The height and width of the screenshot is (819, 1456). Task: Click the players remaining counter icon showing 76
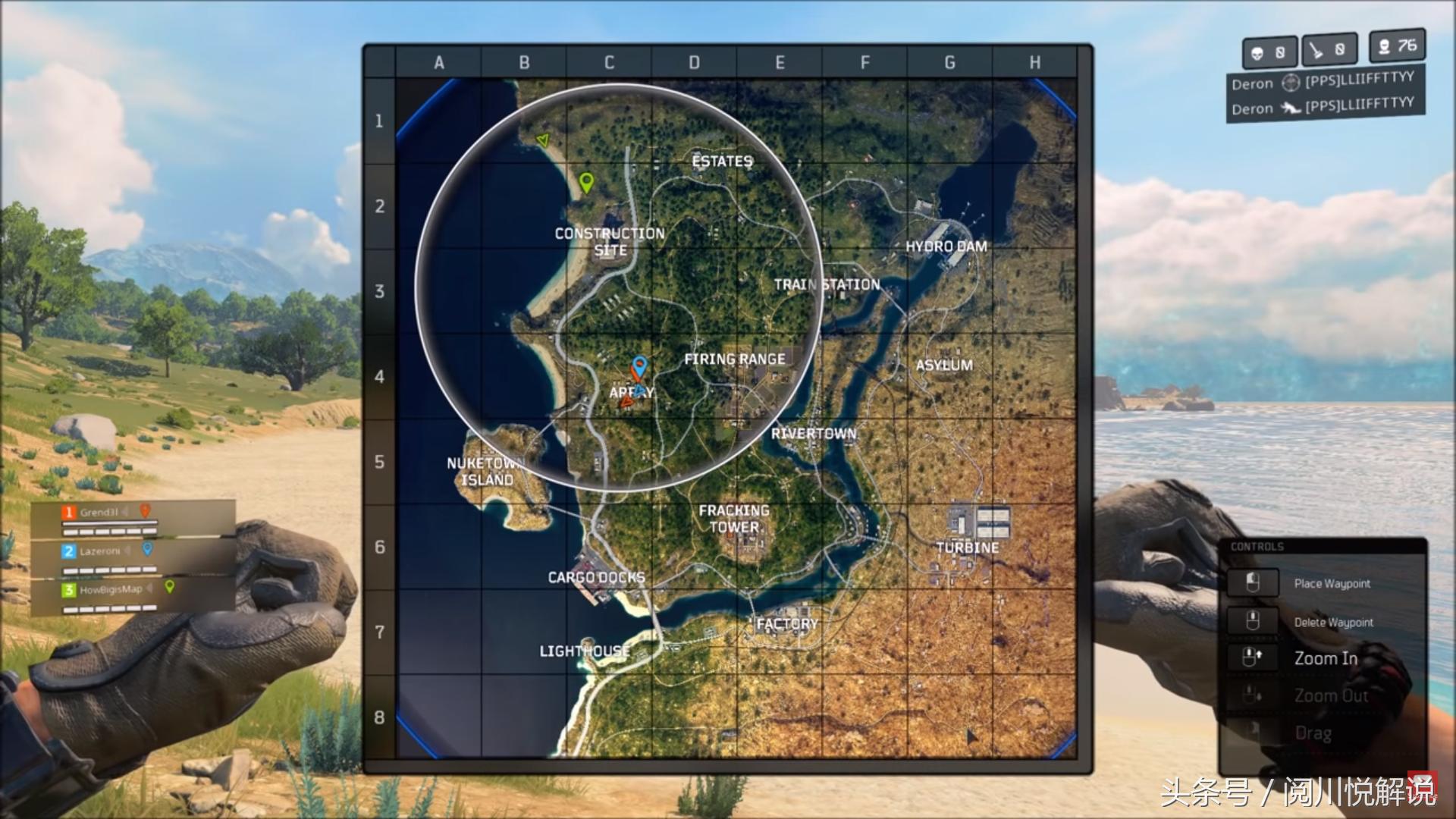tap(1385, 49)
